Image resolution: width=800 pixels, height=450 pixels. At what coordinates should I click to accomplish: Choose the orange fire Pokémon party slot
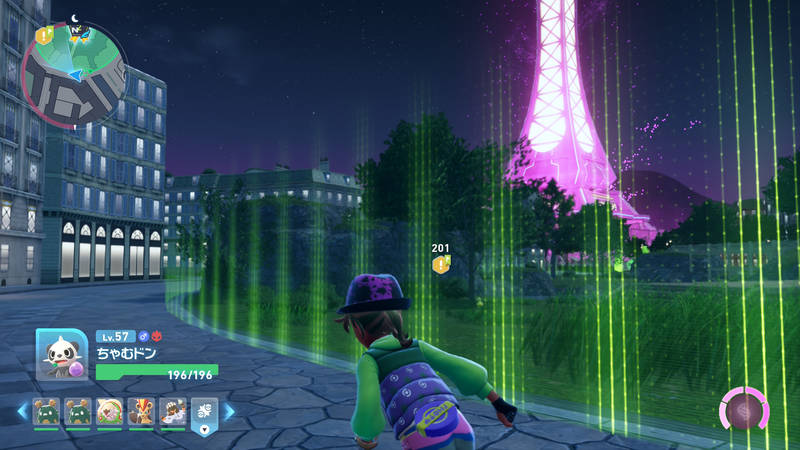point(141,411)
